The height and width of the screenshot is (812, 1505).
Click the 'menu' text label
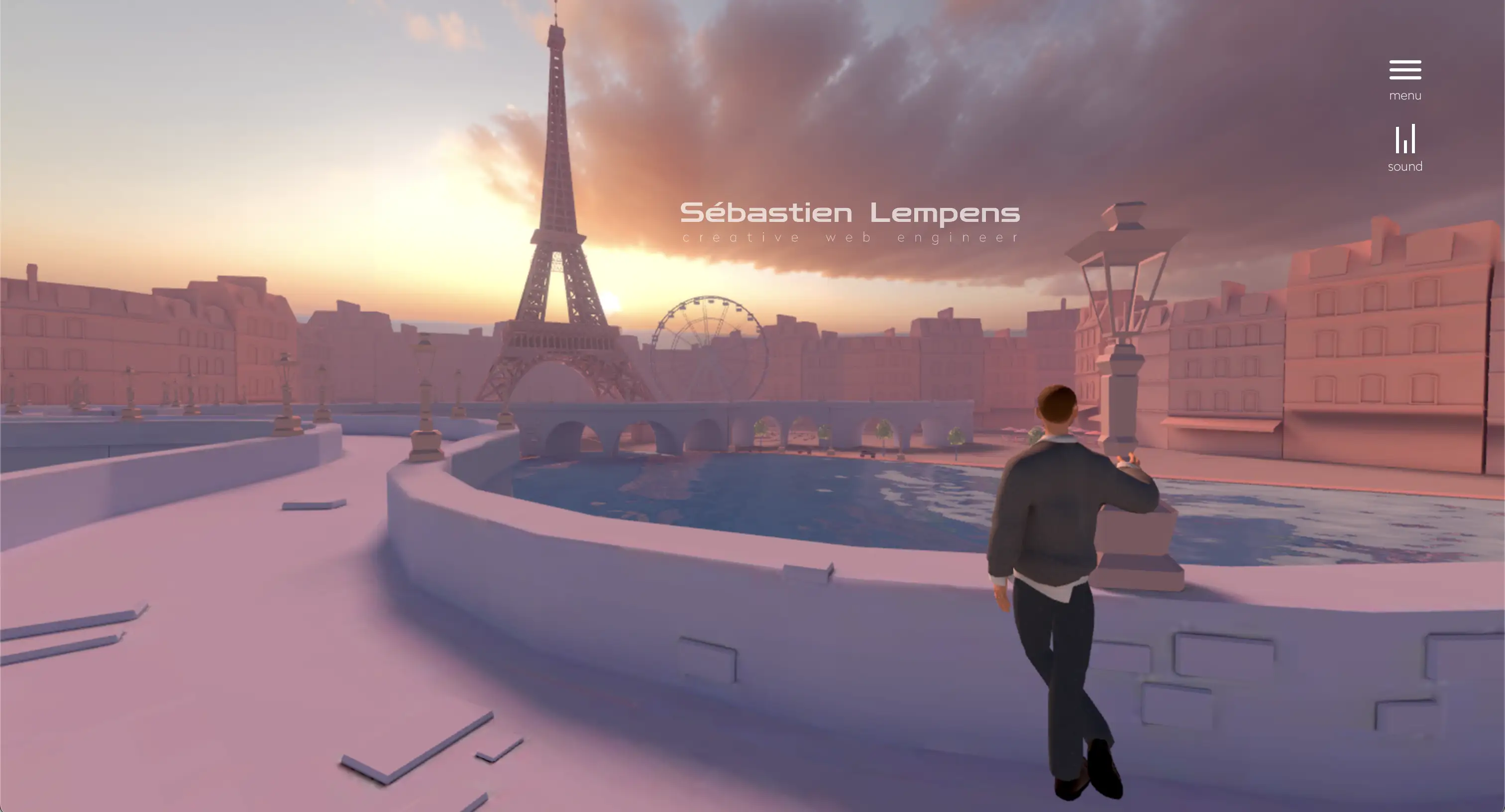tap(1405, 95)
